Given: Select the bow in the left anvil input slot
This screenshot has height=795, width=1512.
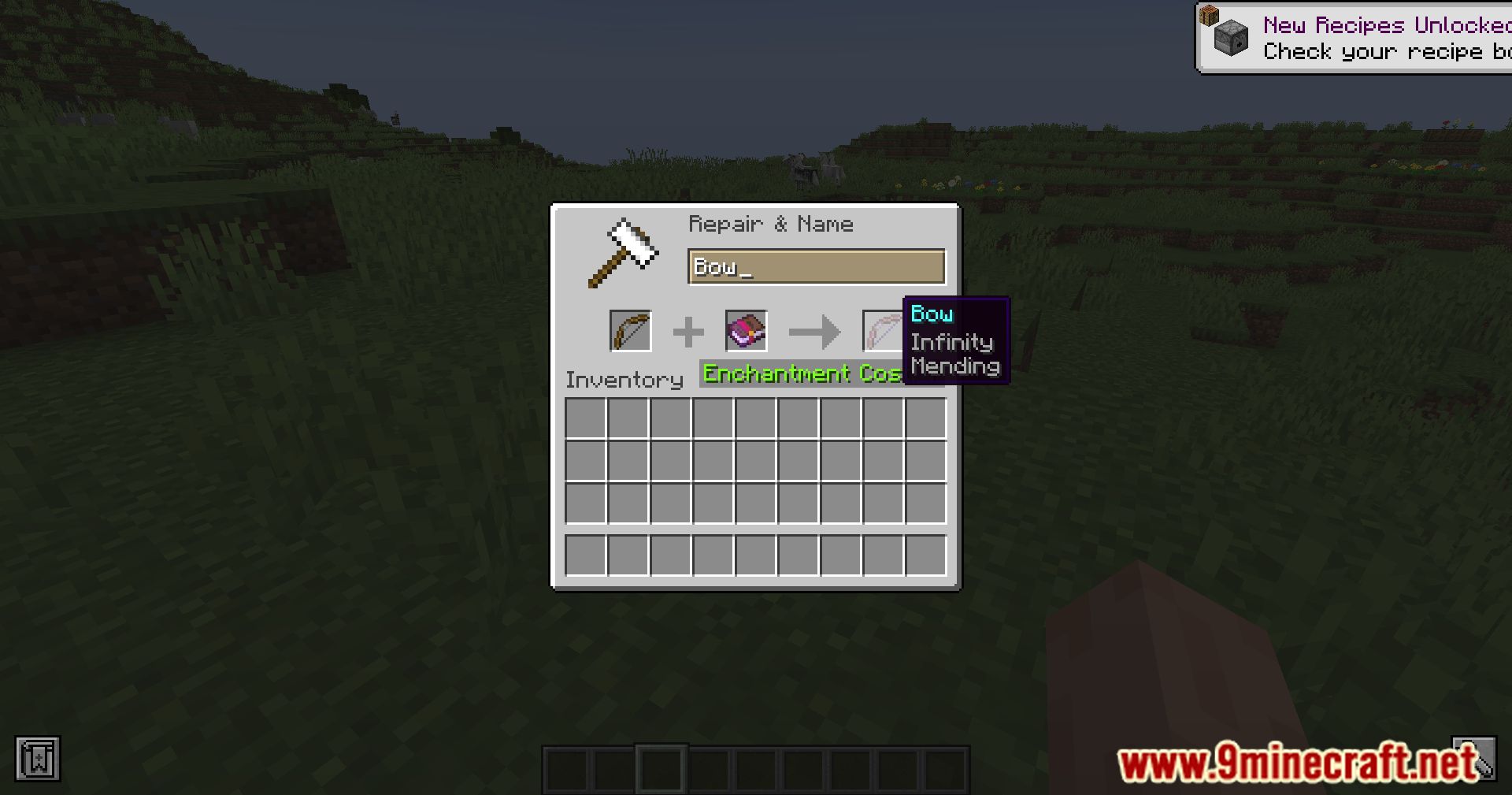Looking at the screenshot, I should [630, 332].
